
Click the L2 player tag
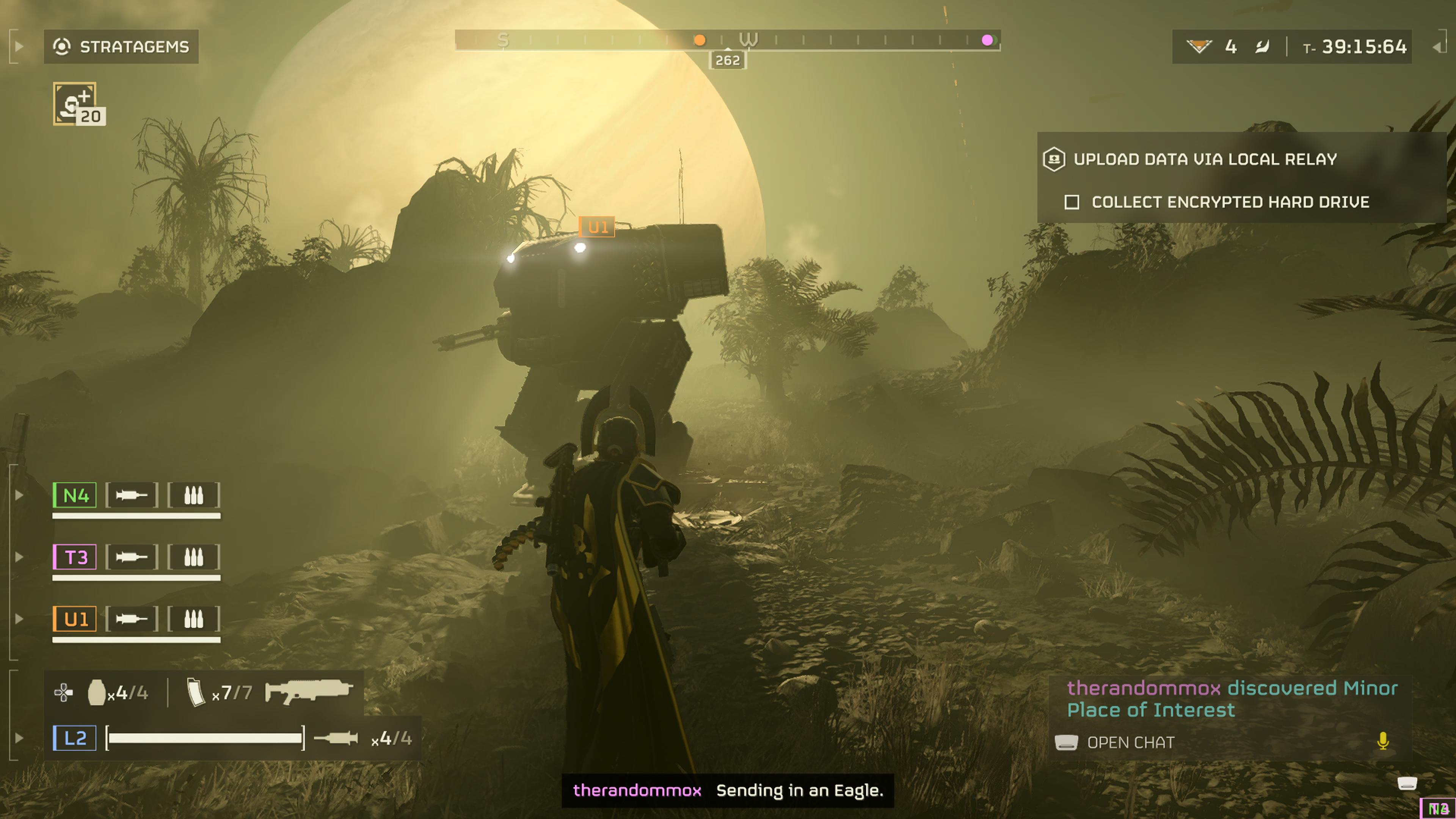[x=75, y=738]
